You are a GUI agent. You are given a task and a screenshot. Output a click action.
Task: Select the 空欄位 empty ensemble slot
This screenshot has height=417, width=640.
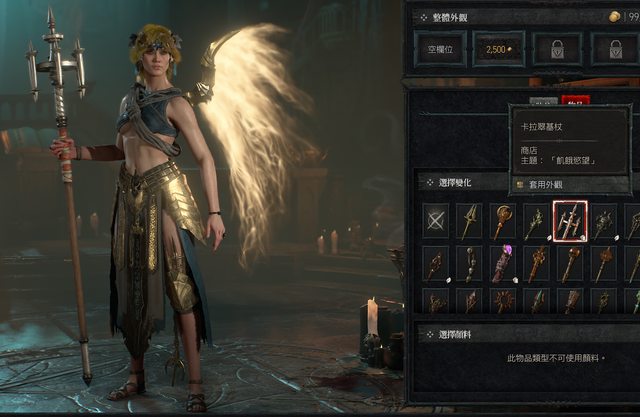441,47
